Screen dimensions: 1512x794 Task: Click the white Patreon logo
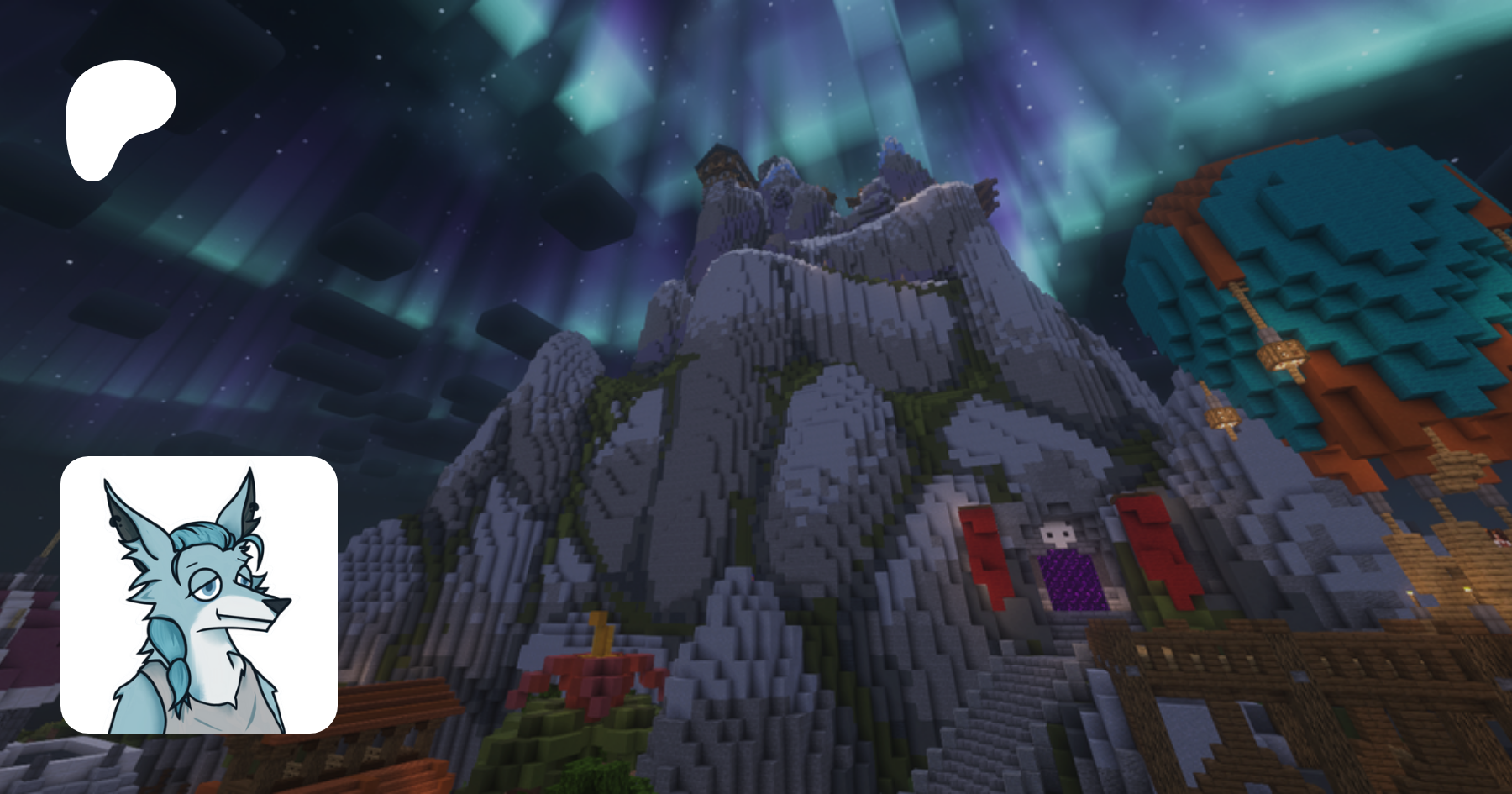coord(118,118)
